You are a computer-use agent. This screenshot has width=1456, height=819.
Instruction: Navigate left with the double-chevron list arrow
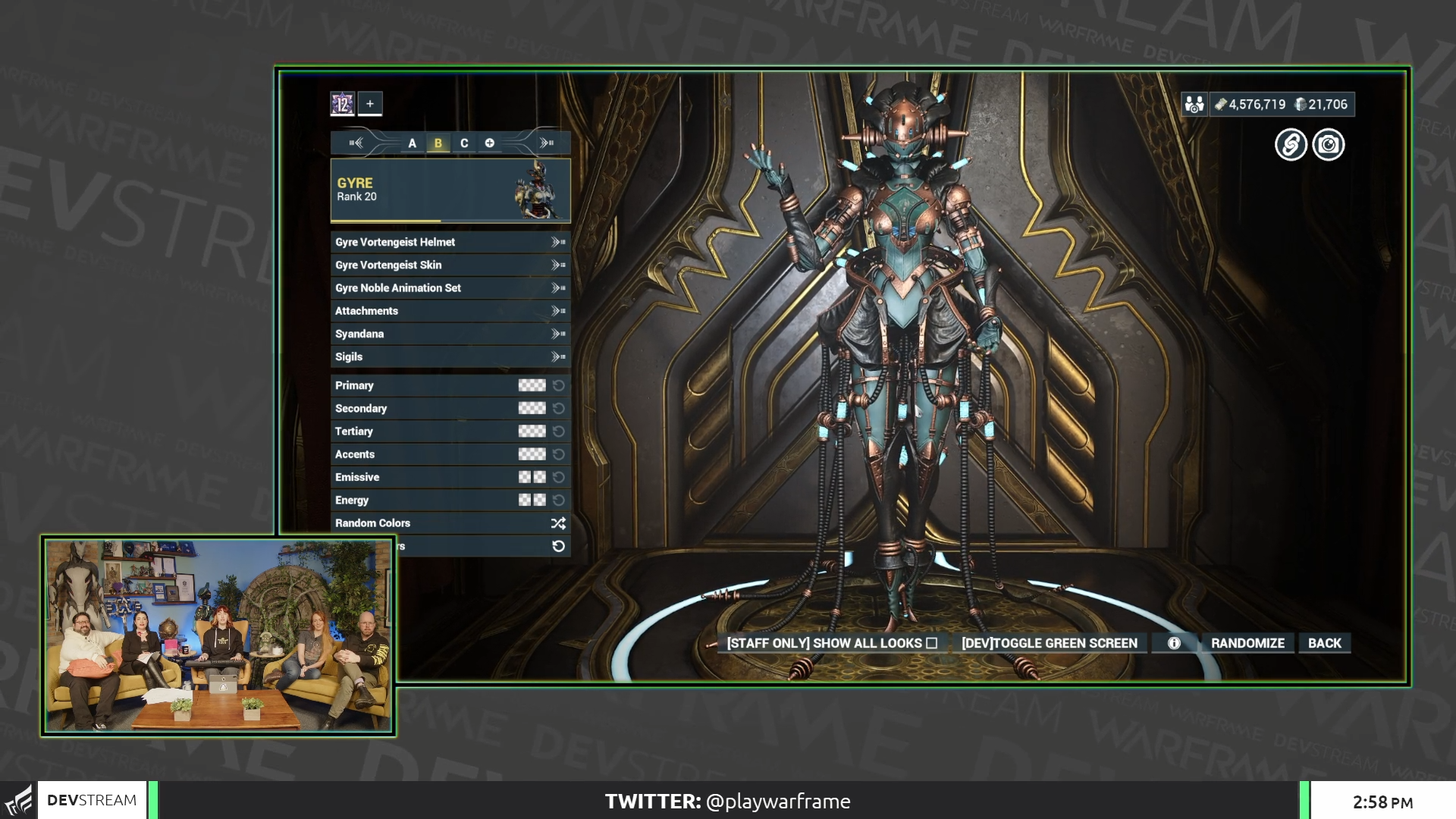356,143
